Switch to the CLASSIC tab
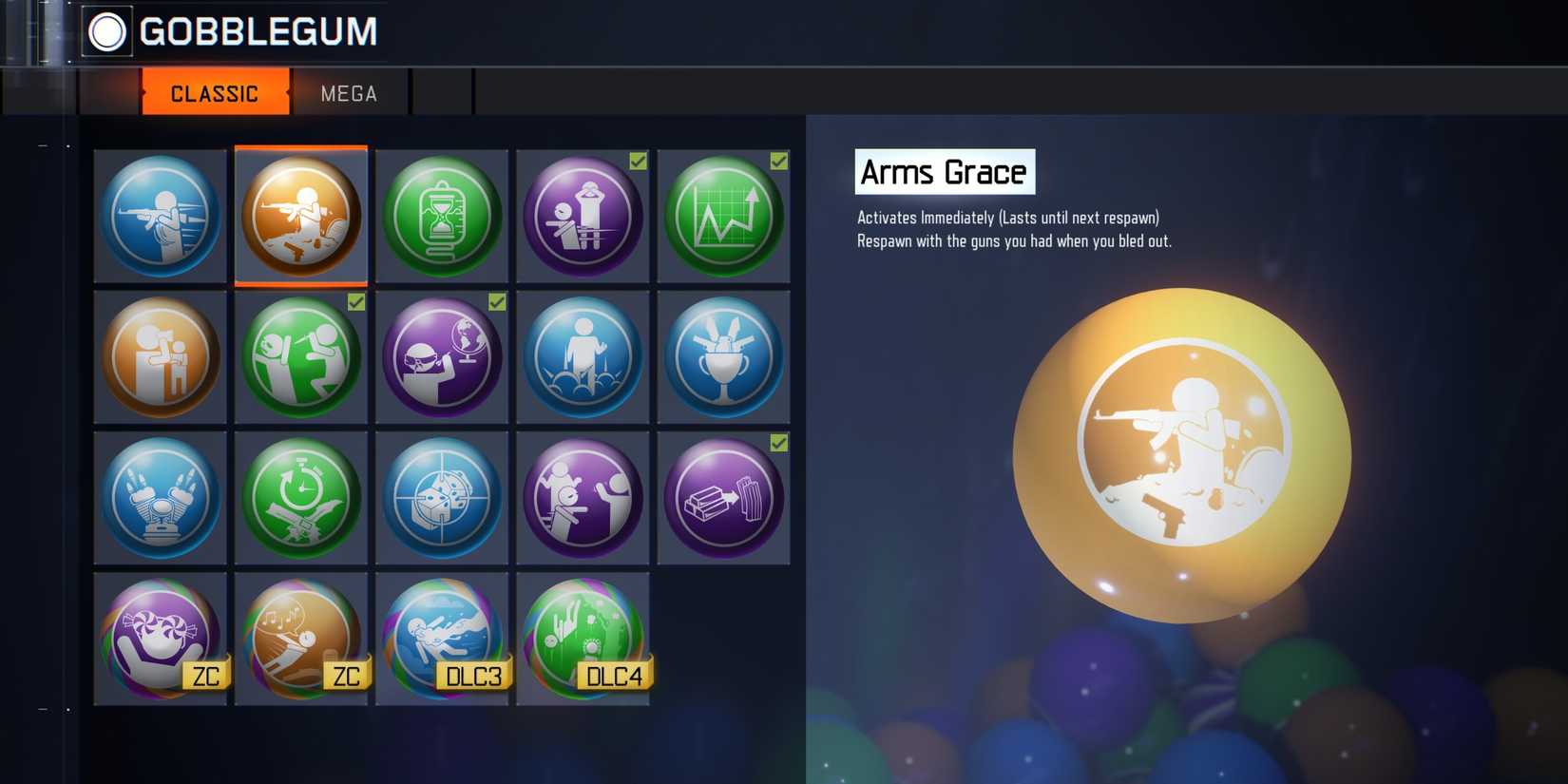1568x784 pixels. tap(214, 92)
